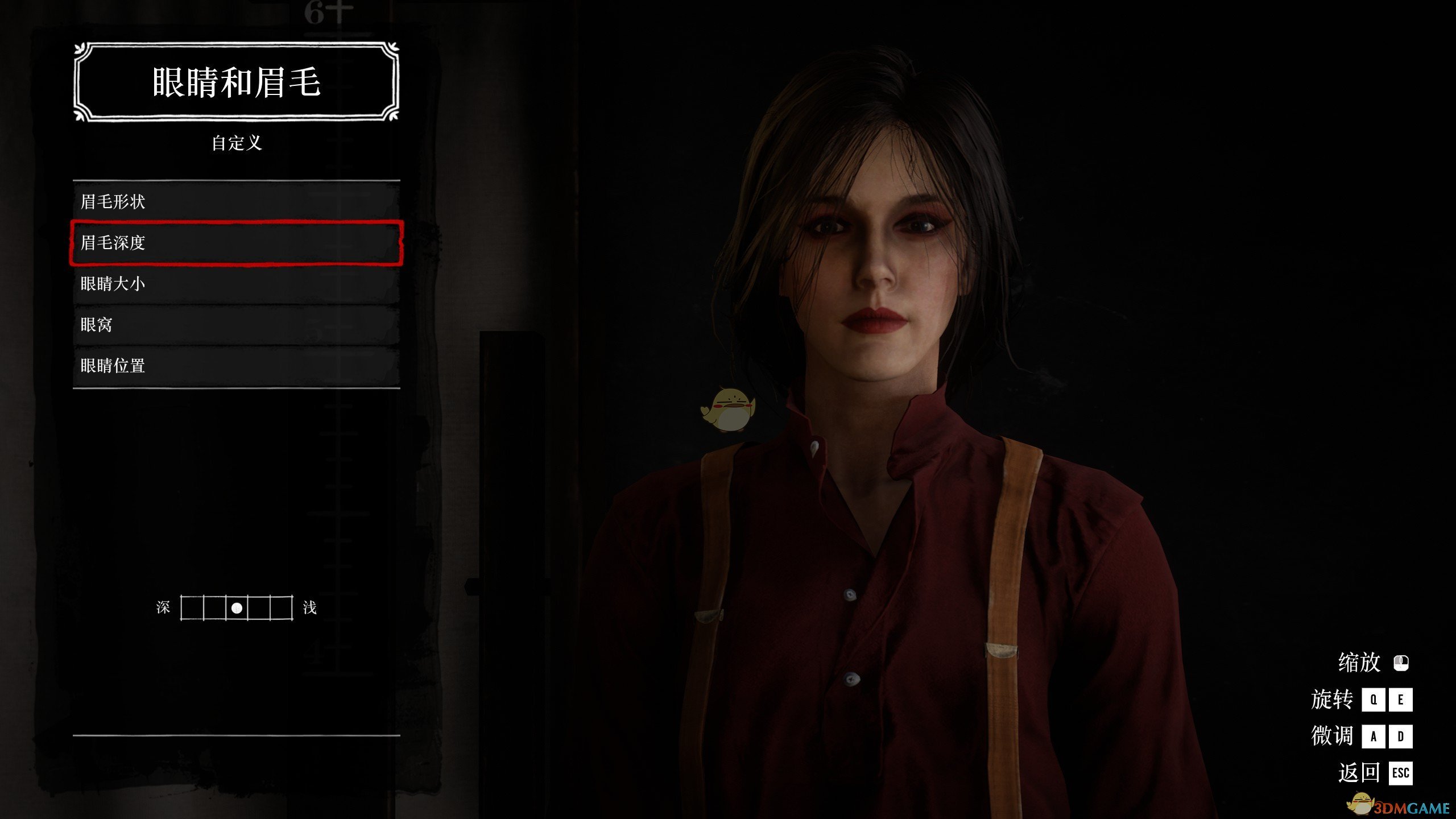
Task: Open the 眼睛大小 setting
Action: point(236,284)
